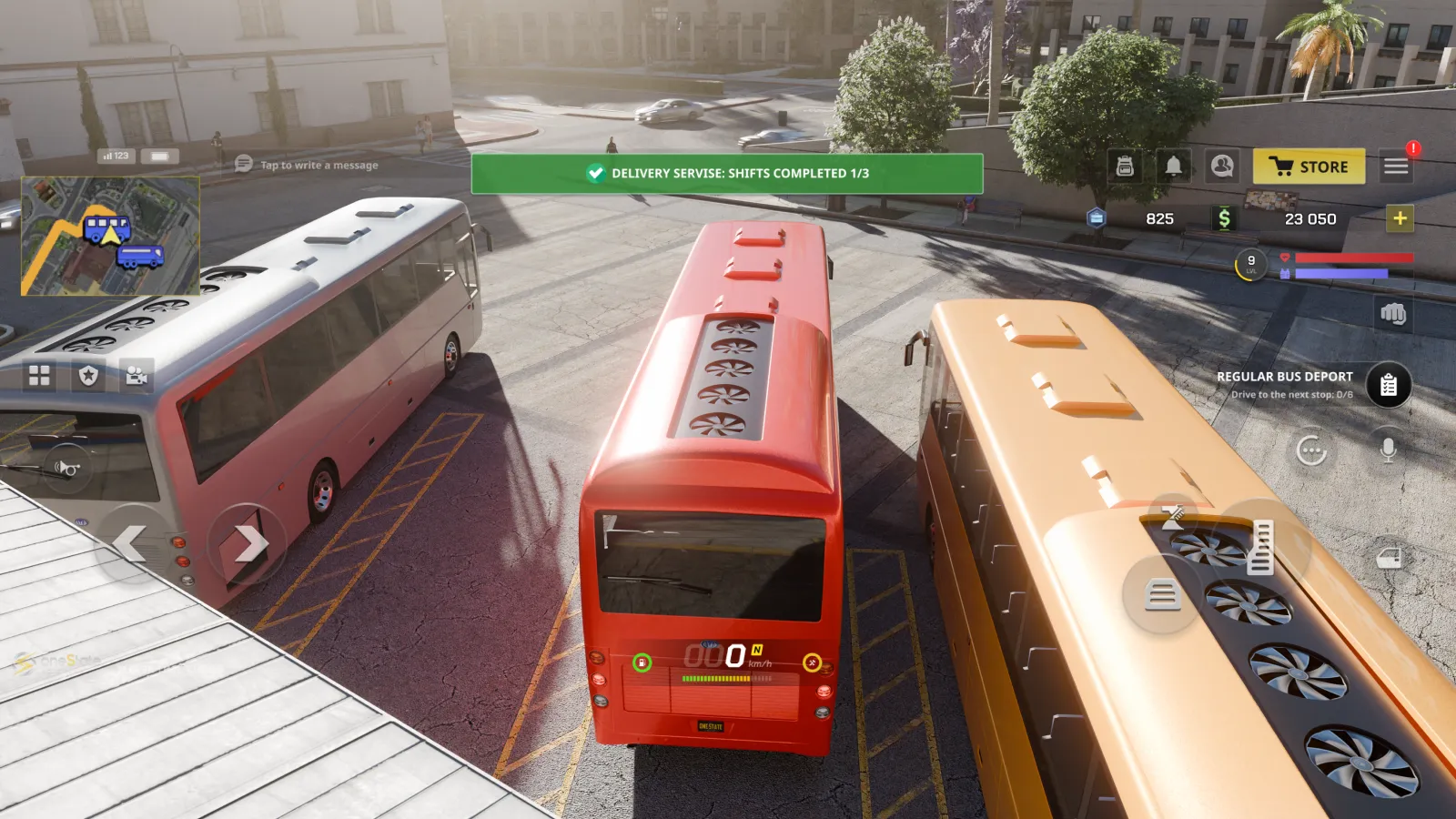Open the backpack inventory
This screenshot has width=1456, height=819.
click(x=1125, y=167)
